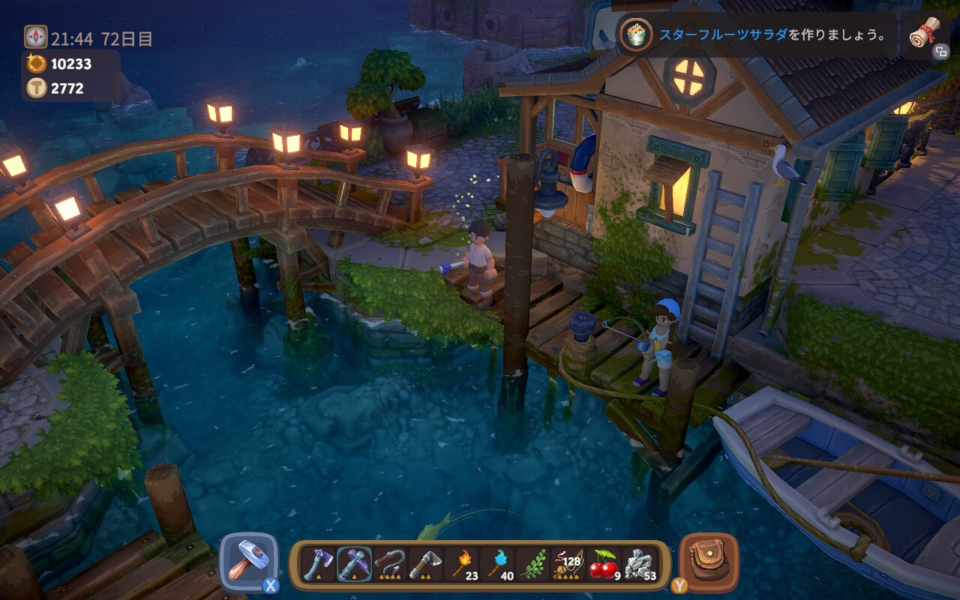Open the quest scroll journal
The width and height of the screenshot is (960, 600).
coord(925,34)
